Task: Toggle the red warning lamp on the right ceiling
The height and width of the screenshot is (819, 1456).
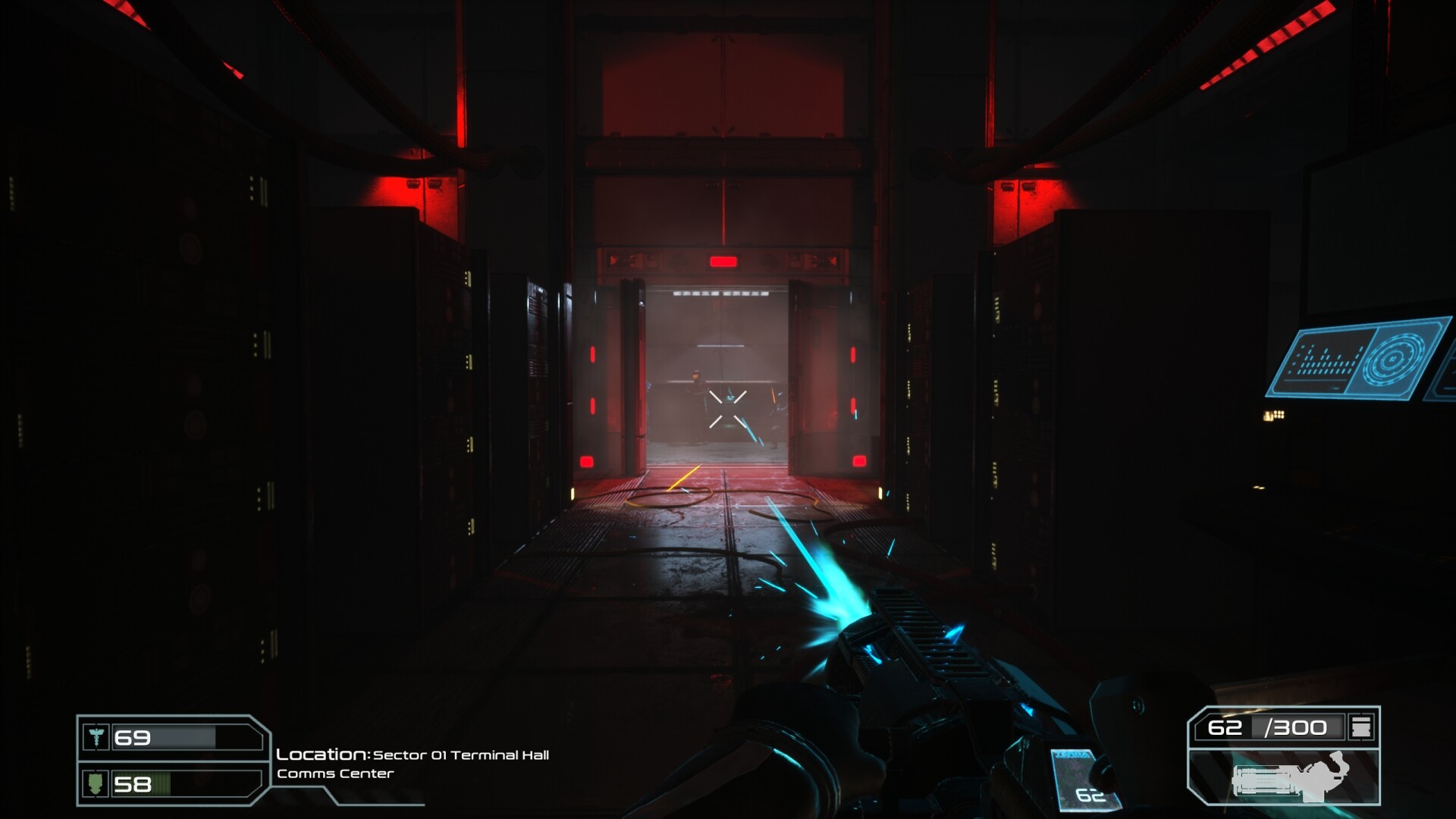Action: tap(1017, 186)
